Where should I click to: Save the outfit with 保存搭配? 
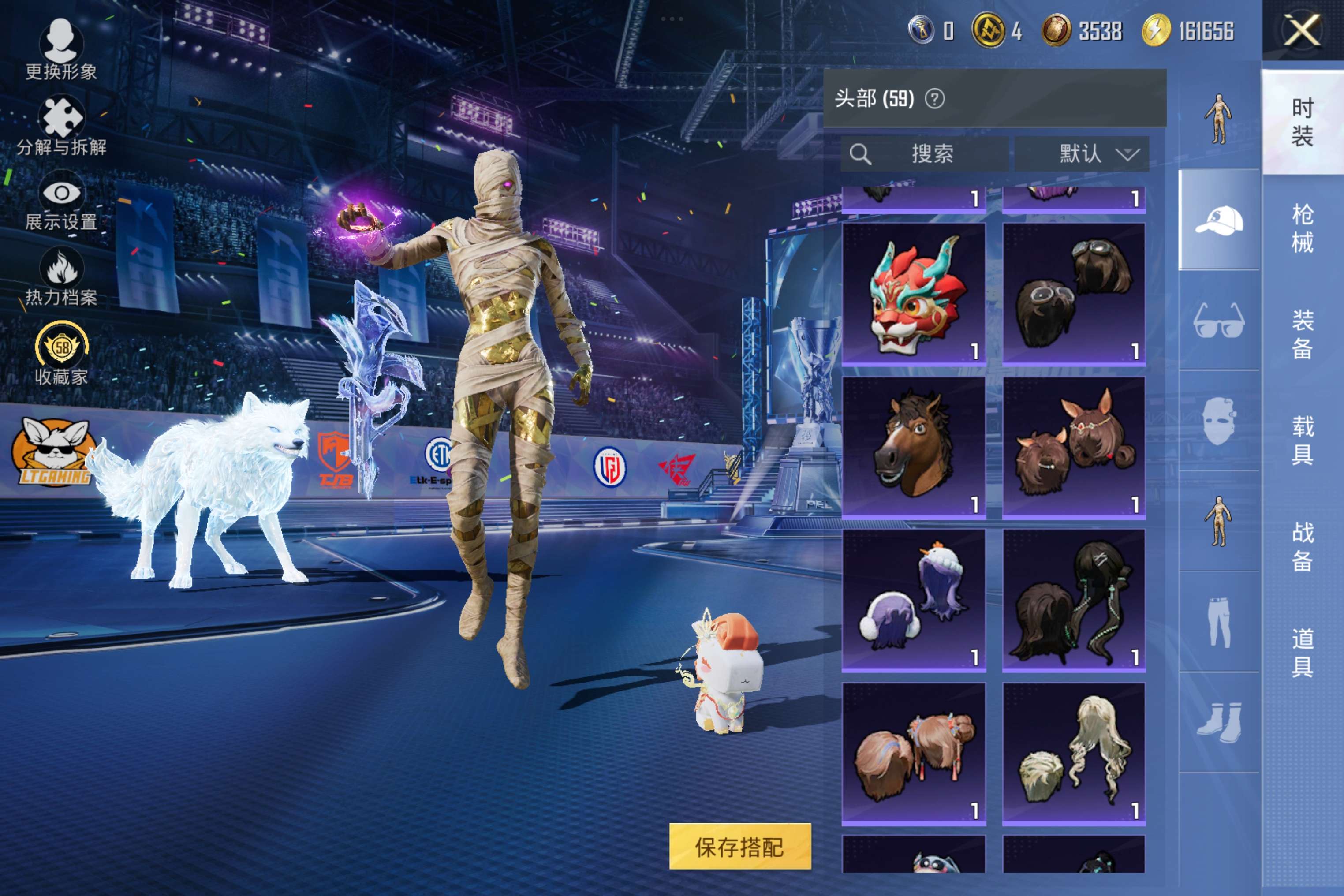[739, 846]
